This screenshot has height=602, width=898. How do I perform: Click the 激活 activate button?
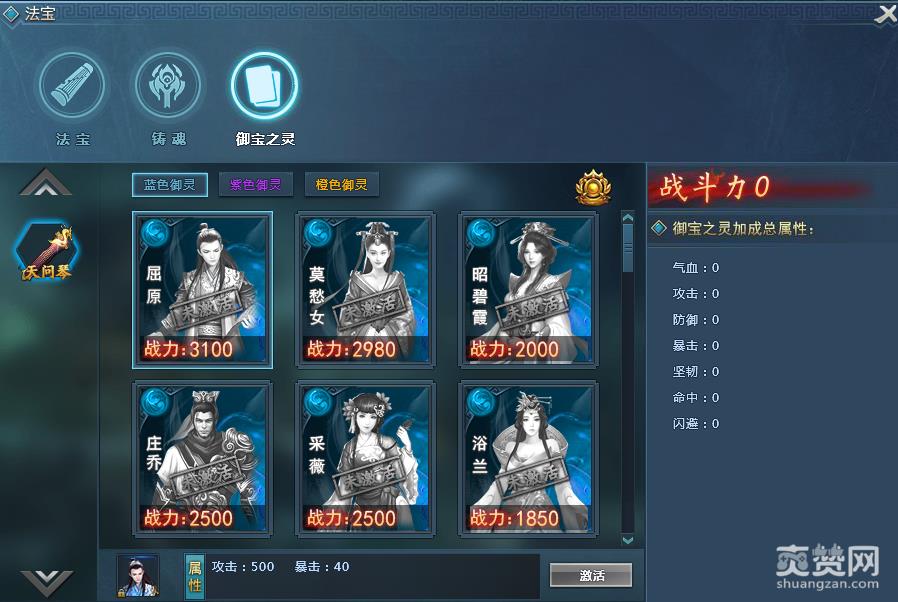pyautogui.click(x=591, y=575)
